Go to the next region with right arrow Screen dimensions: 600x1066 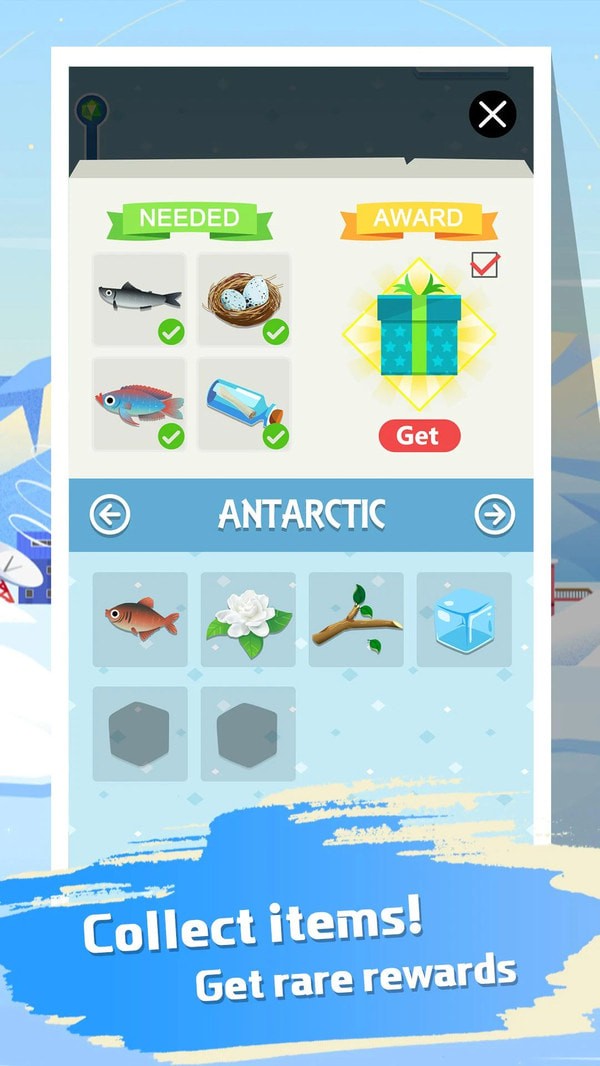494,515
